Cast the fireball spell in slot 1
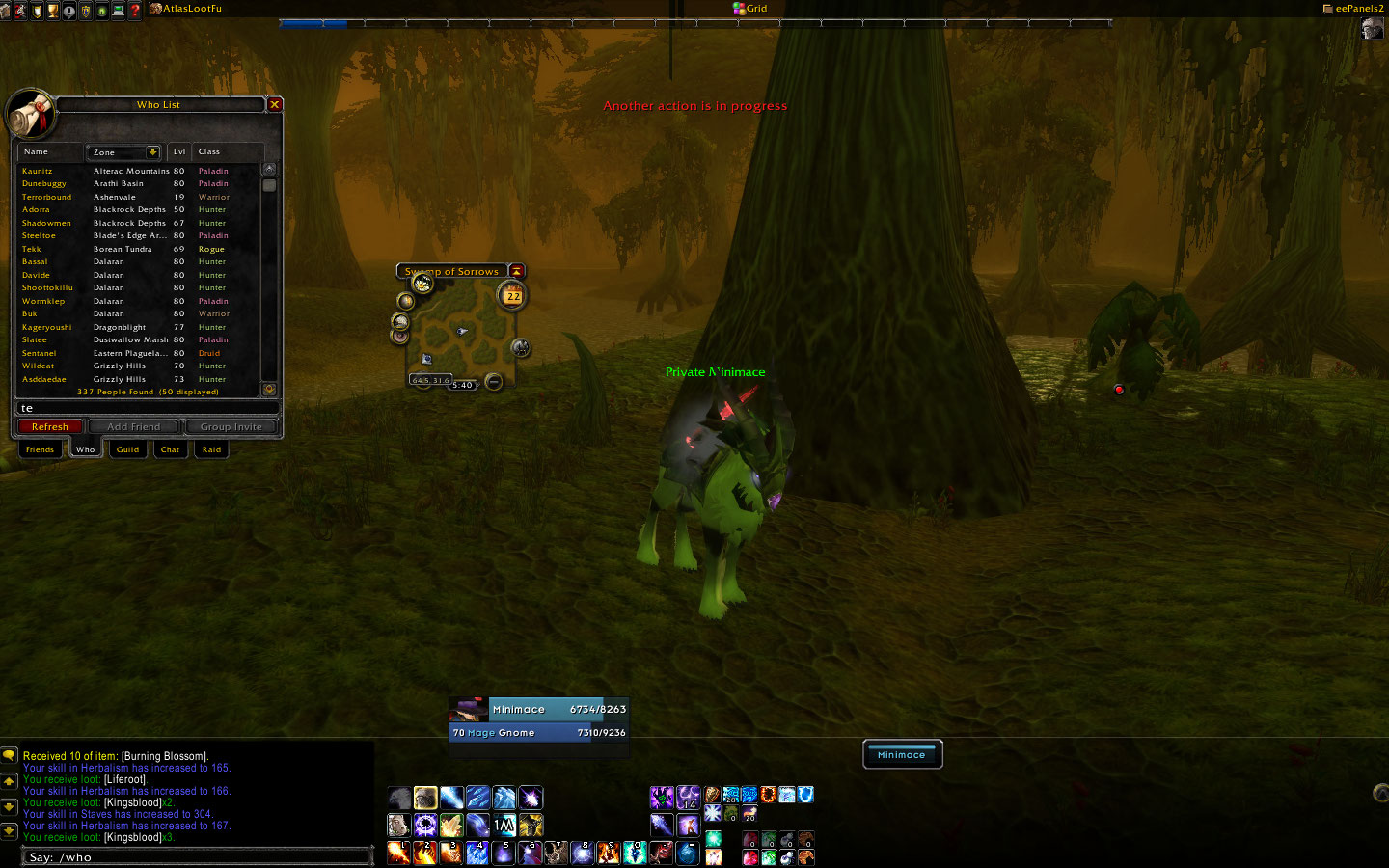1389x868 pixels. (398, 853)
